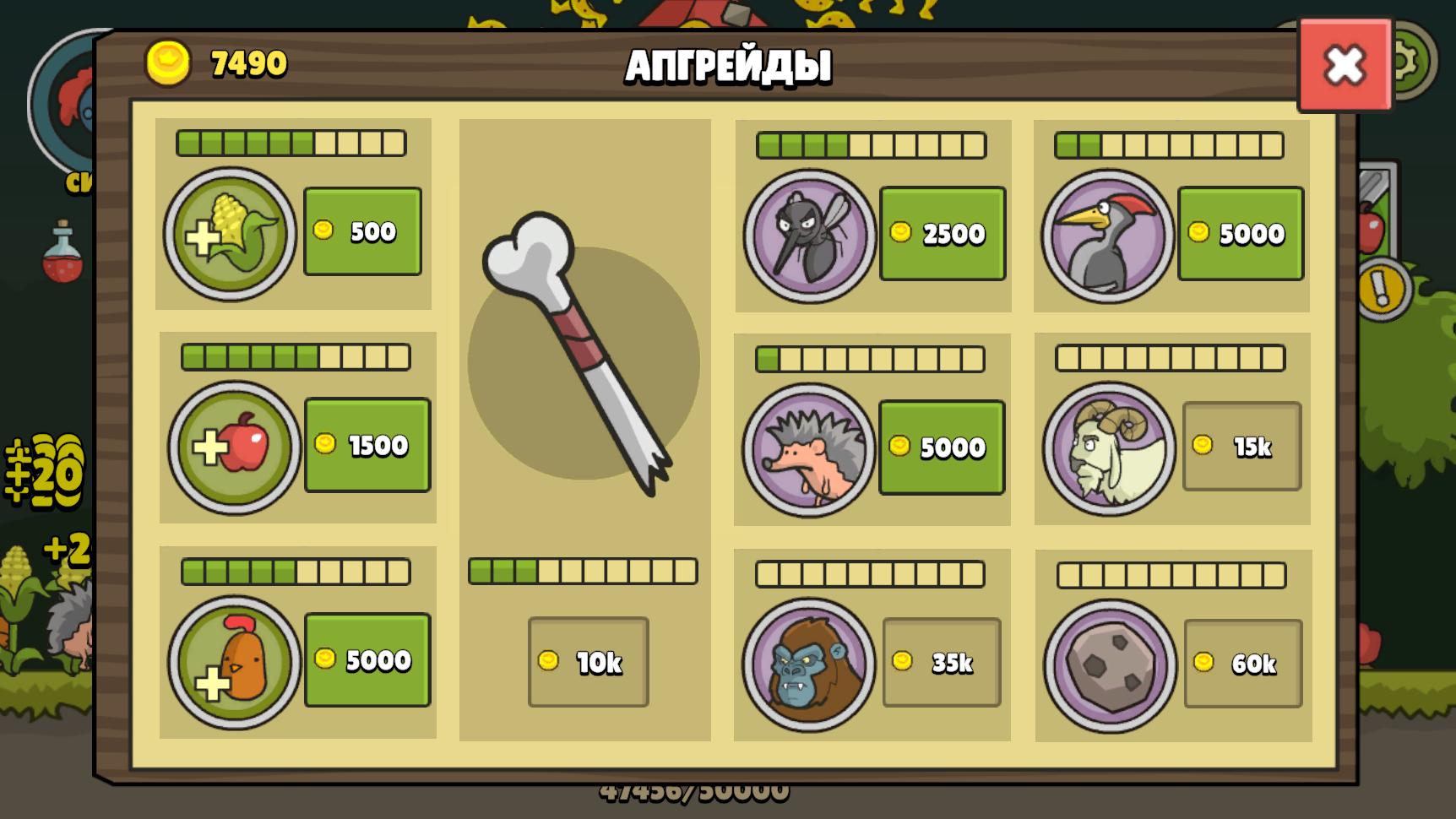Purchase the woodpecker upgrade for 5000
Image resolution: width=1456 pixels, height=819 pixels.
point(1241,233)
